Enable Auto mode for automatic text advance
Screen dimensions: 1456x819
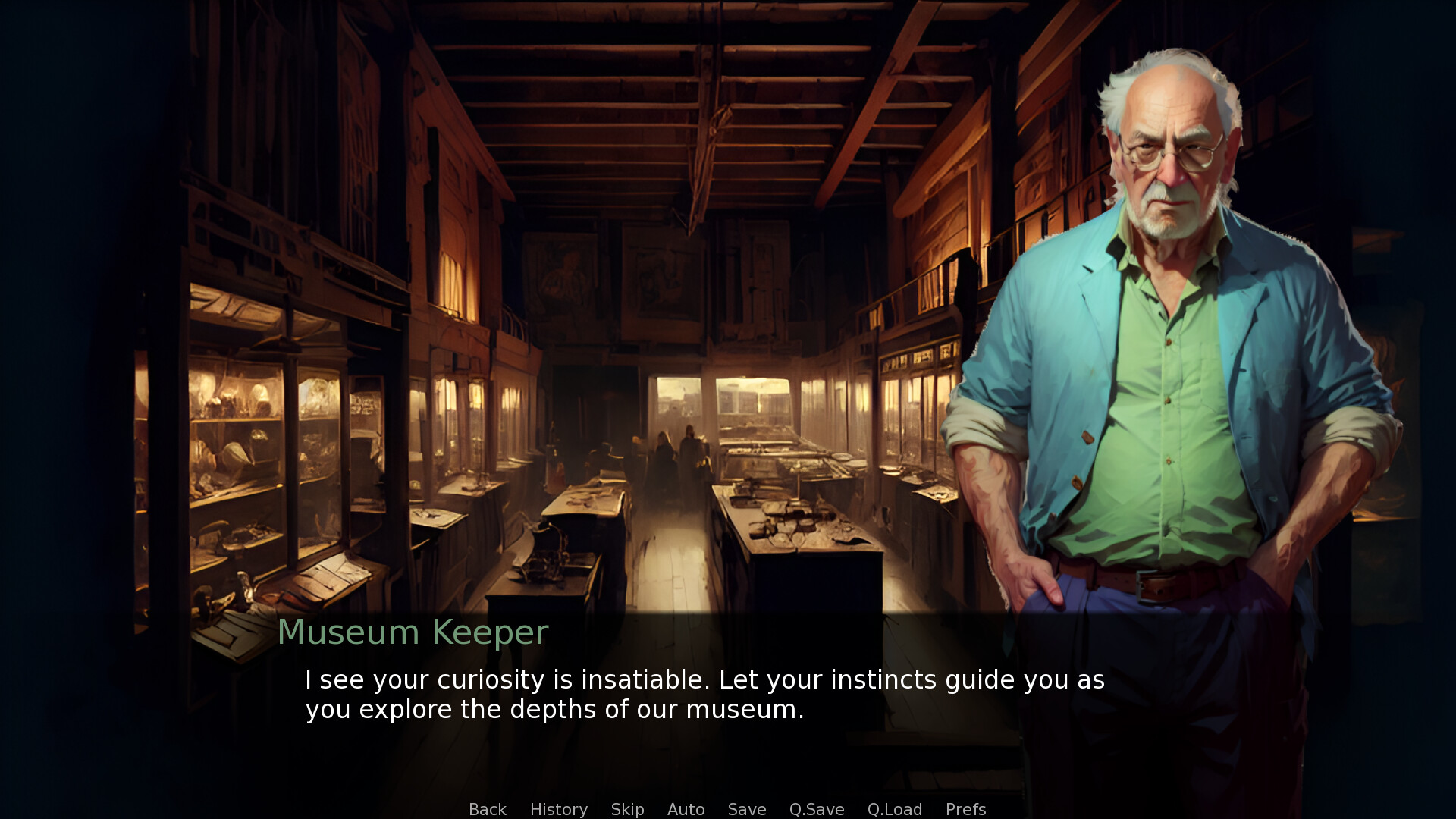[x=685, y=809]
